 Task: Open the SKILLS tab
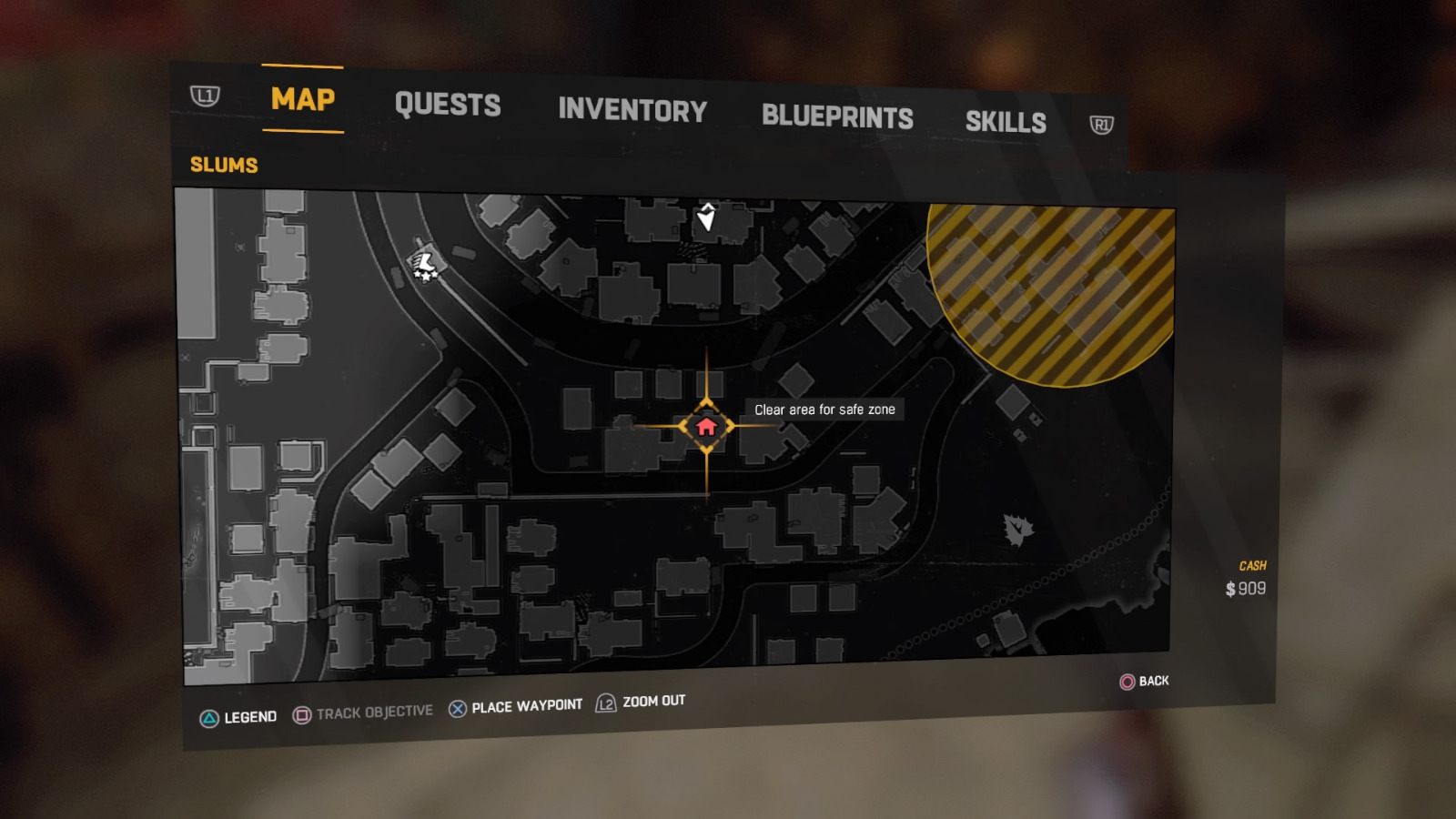[x=1006, y=121]
